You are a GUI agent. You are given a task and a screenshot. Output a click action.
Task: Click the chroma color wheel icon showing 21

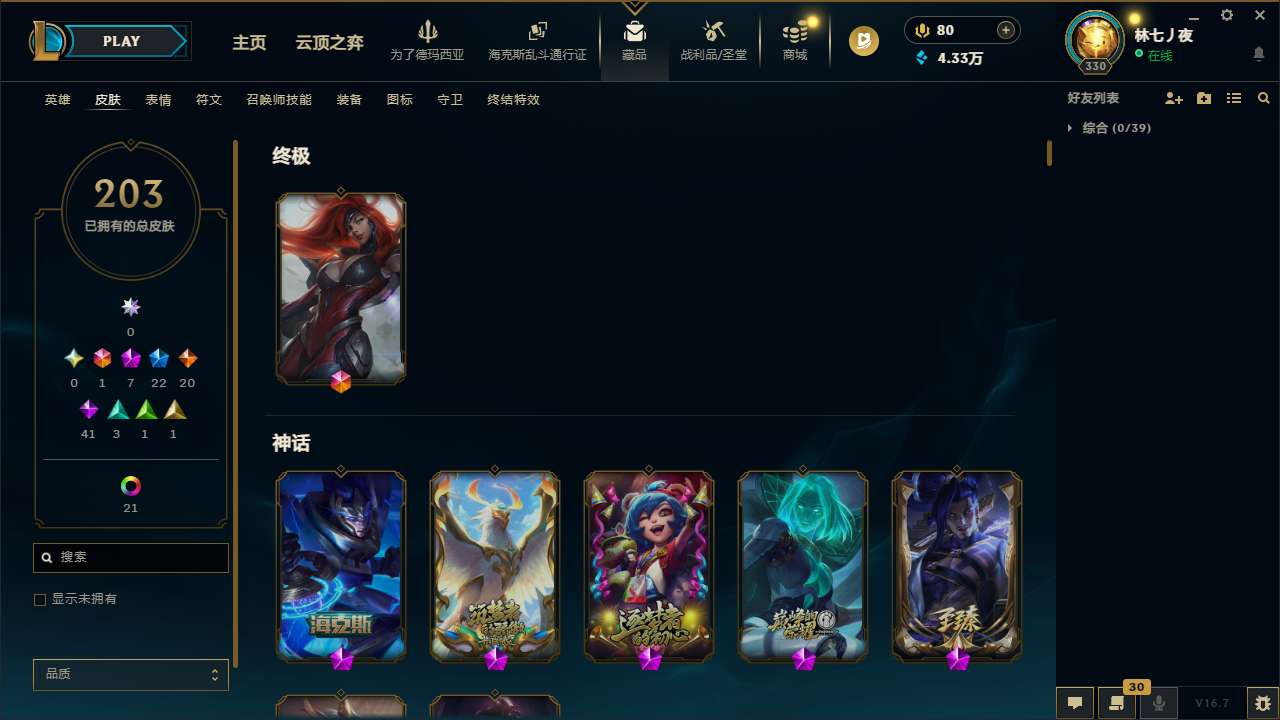point(130,484)
